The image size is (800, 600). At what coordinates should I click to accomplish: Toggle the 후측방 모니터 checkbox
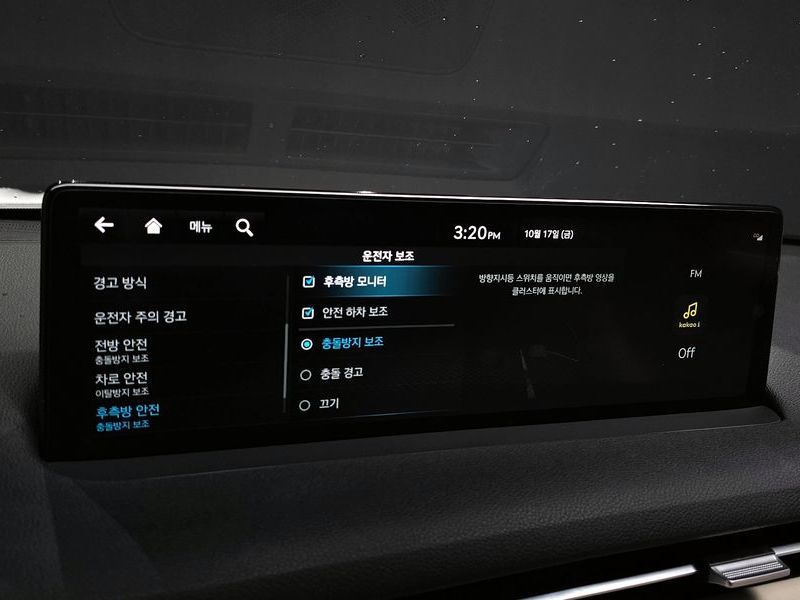[x=309, y=282]
